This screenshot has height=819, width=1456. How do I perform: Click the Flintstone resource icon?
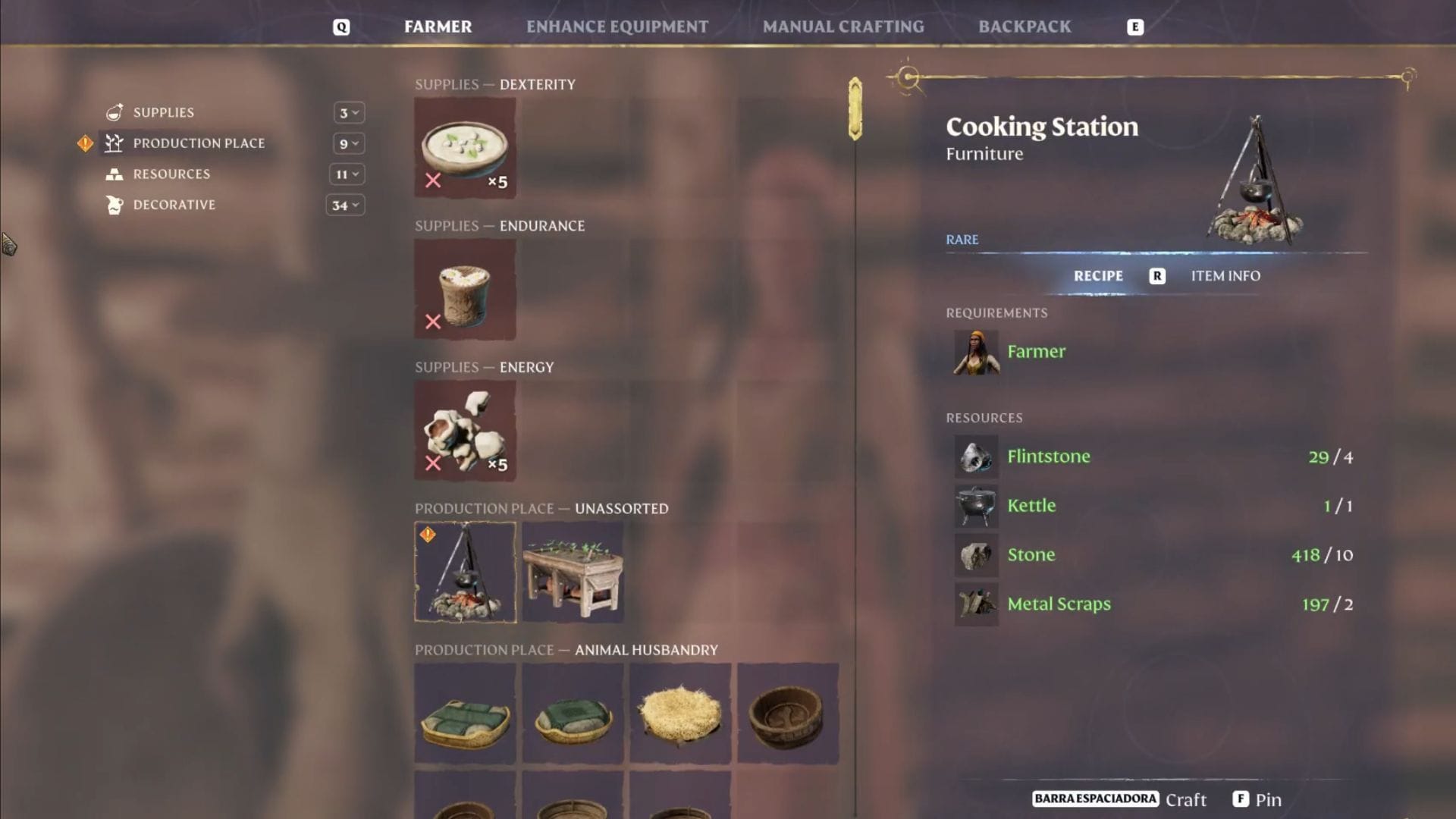coord(975,457)
